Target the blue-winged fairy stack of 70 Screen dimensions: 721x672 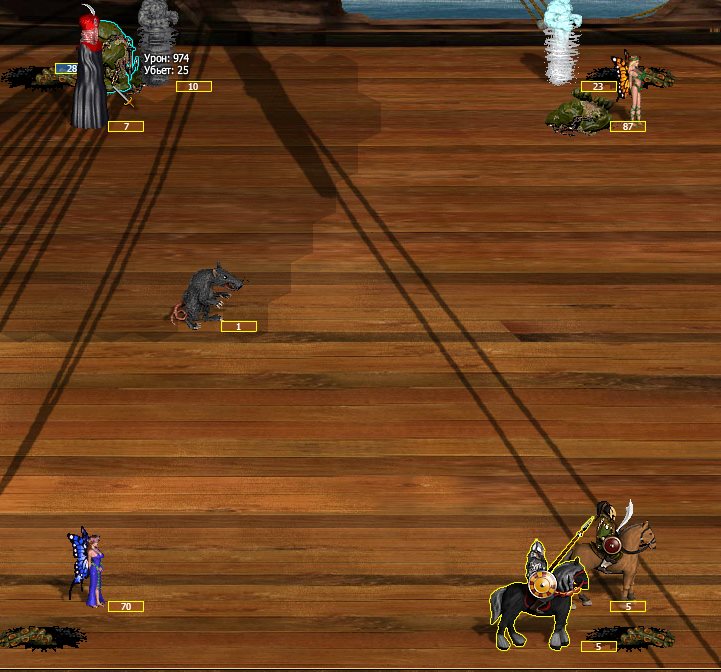90,568
